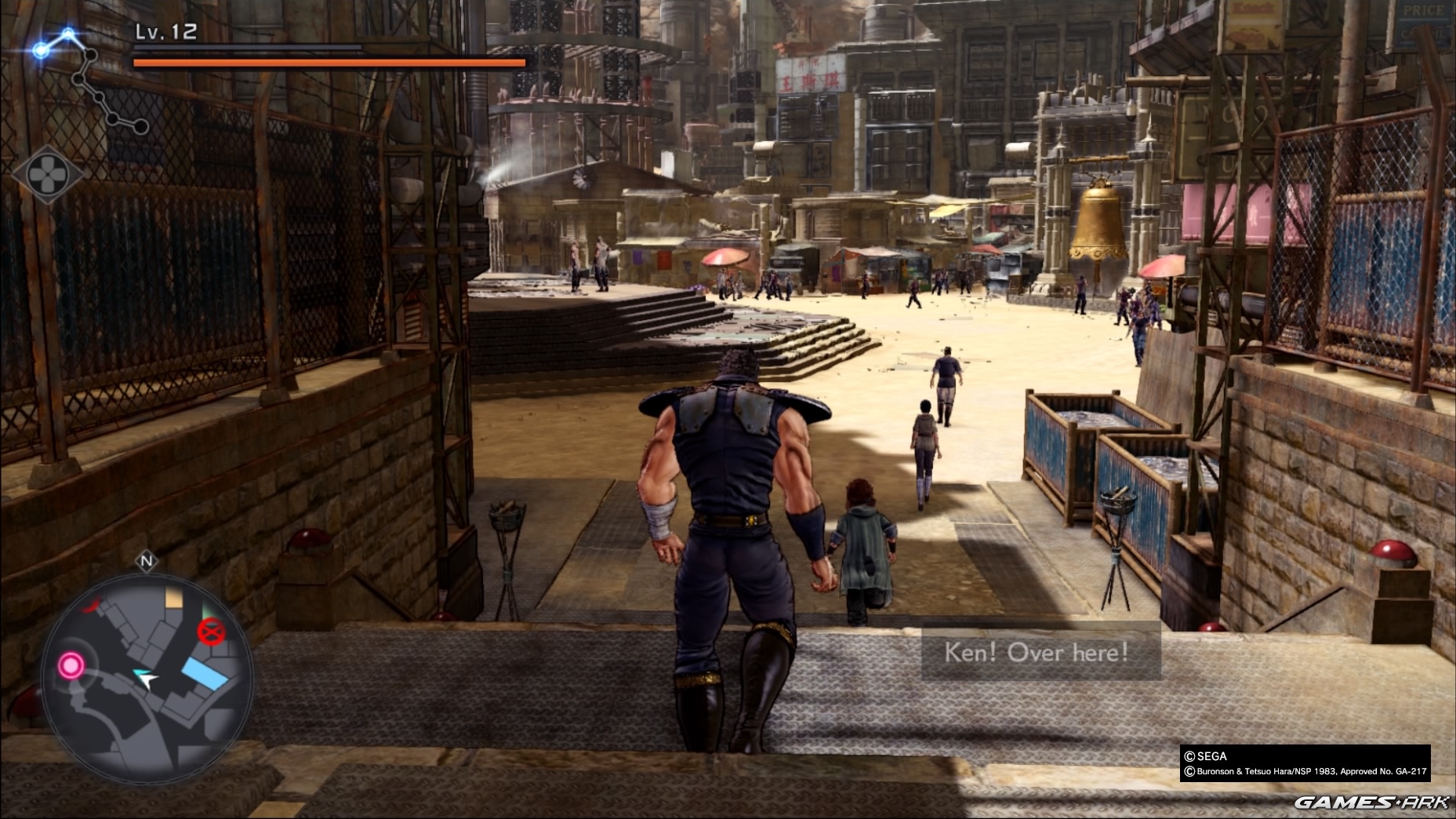Click the circular minimap
The width and height of the screenshot is (1456, 819).
[147, 679]
